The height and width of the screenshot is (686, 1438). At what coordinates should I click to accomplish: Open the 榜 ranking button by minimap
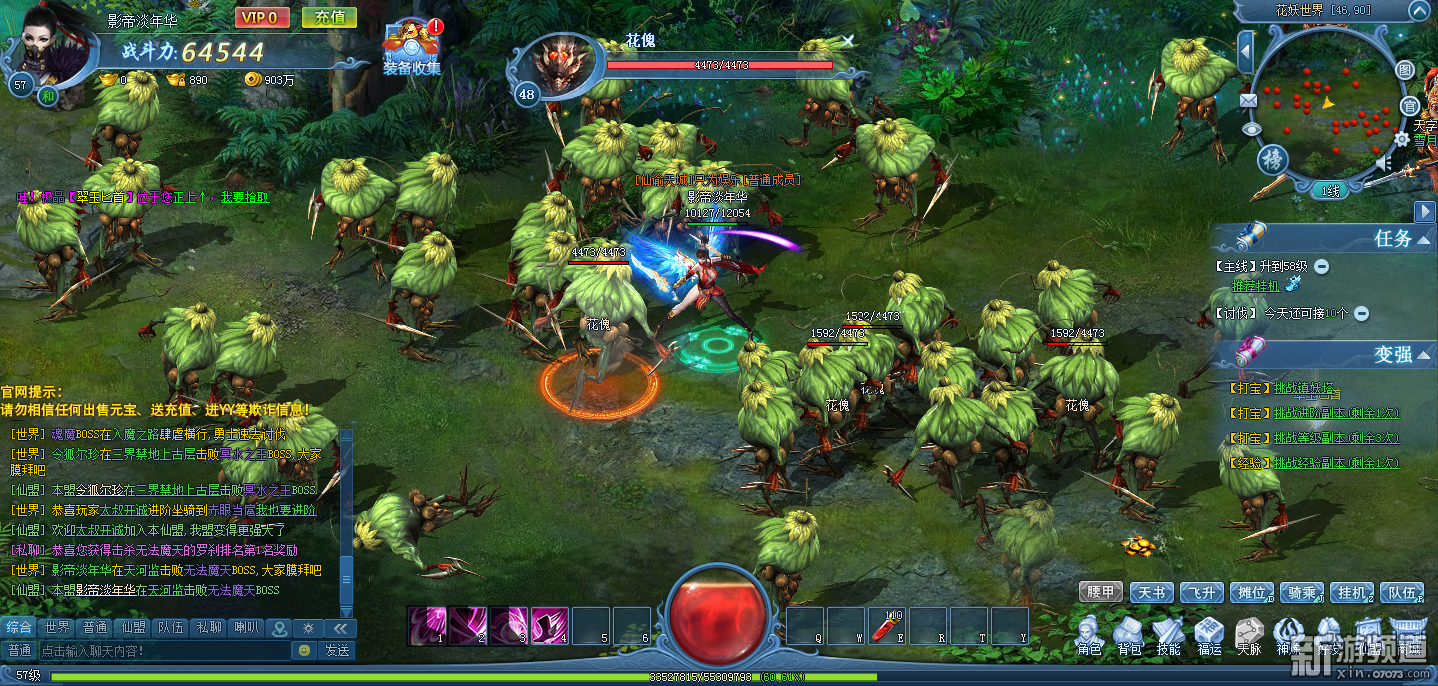pyautogui.click(x=1271, y=160)
